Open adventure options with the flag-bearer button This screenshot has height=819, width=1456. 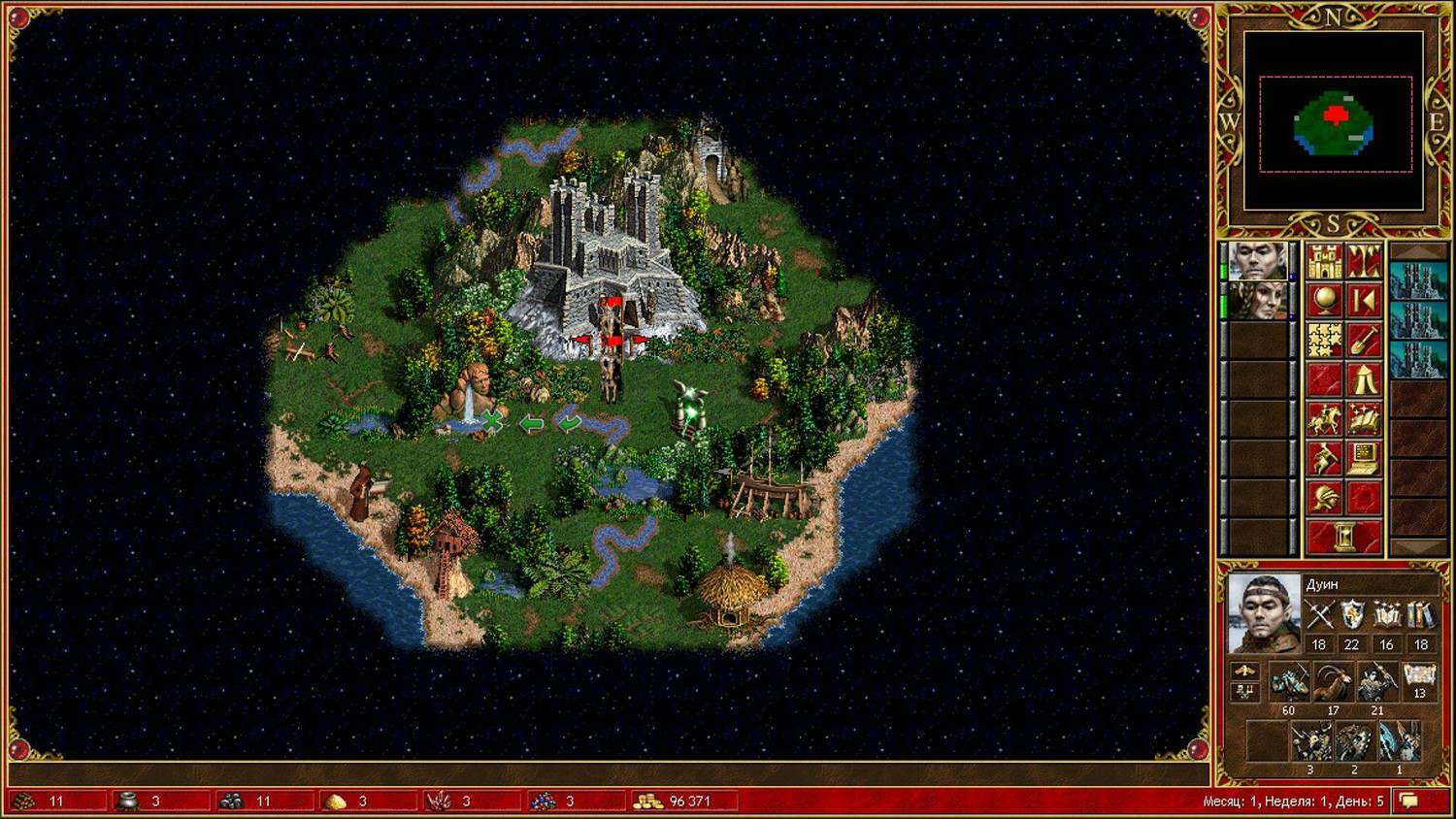click(1324, 458)
